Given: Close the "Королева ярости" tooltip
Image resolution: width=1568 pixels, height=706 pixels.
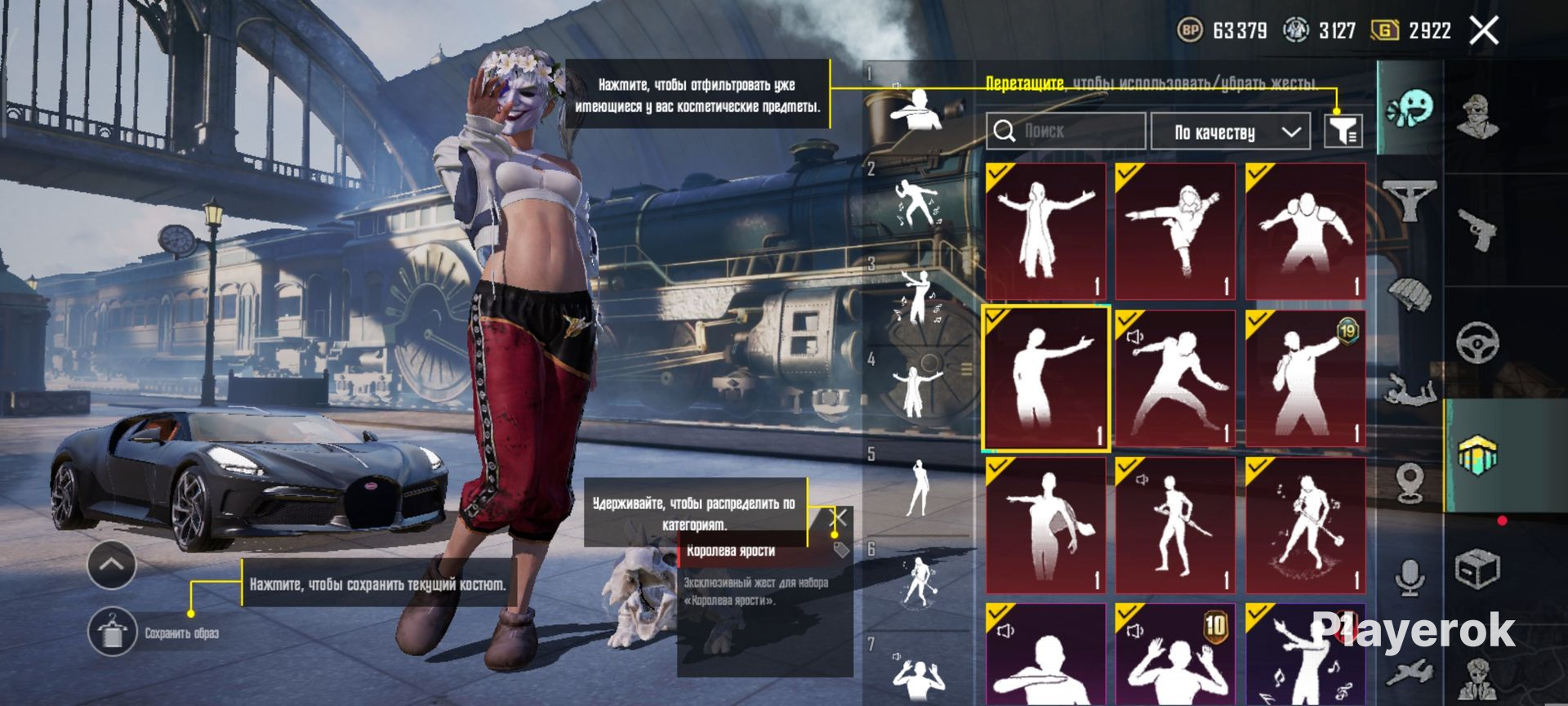Looking at the screenshot, I should pyautogui.click(x=839, y=517).
